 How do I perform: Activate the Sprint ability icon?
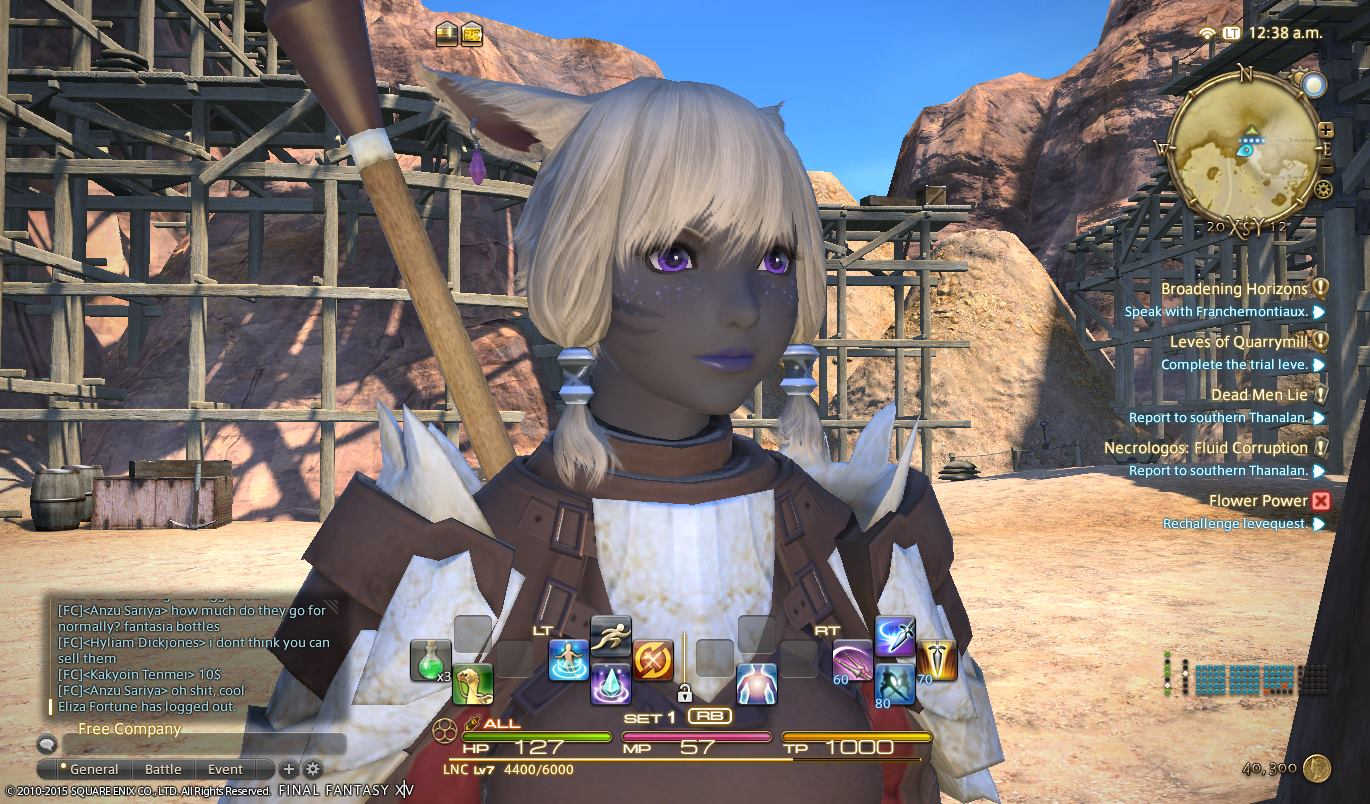click(x=610, y=636)
